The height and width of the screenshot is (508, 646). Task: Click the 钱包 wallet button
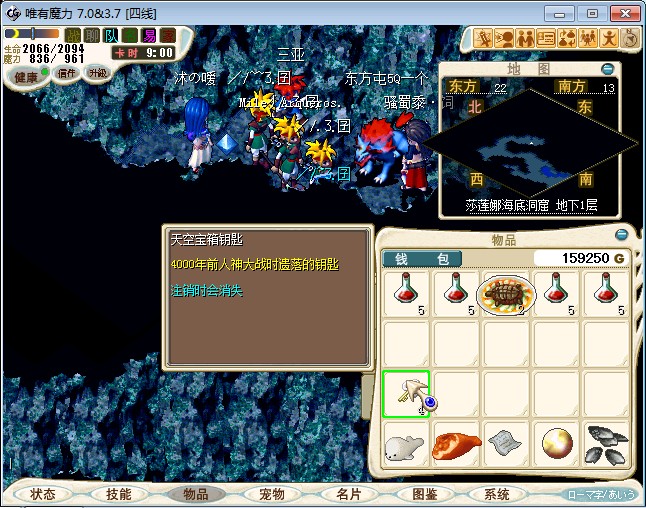click(422, 259)
